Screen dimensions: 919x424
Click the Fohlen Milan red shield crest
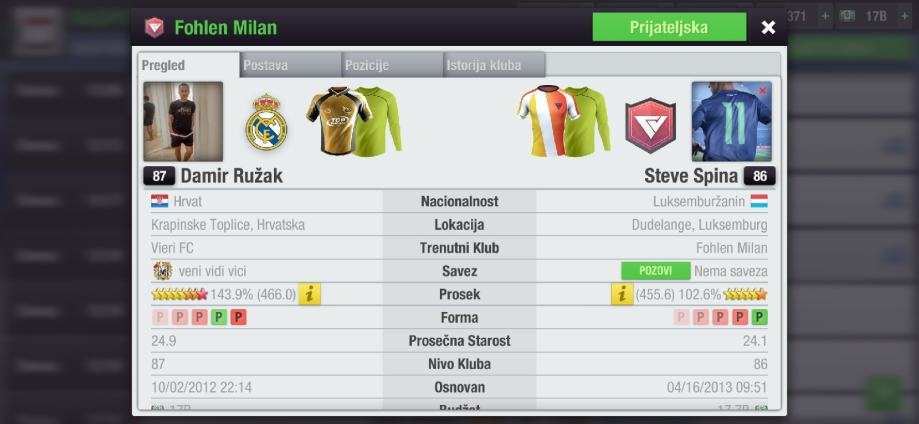pyautogui.click(x=650, y=125)
